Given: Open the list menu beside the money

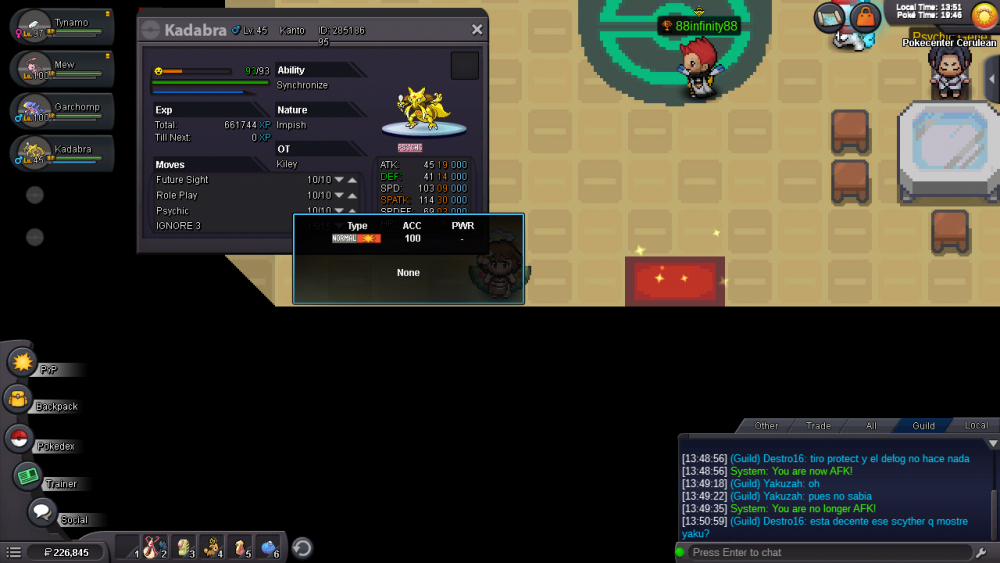Looking at the screenshot, I should pos(14,552).
